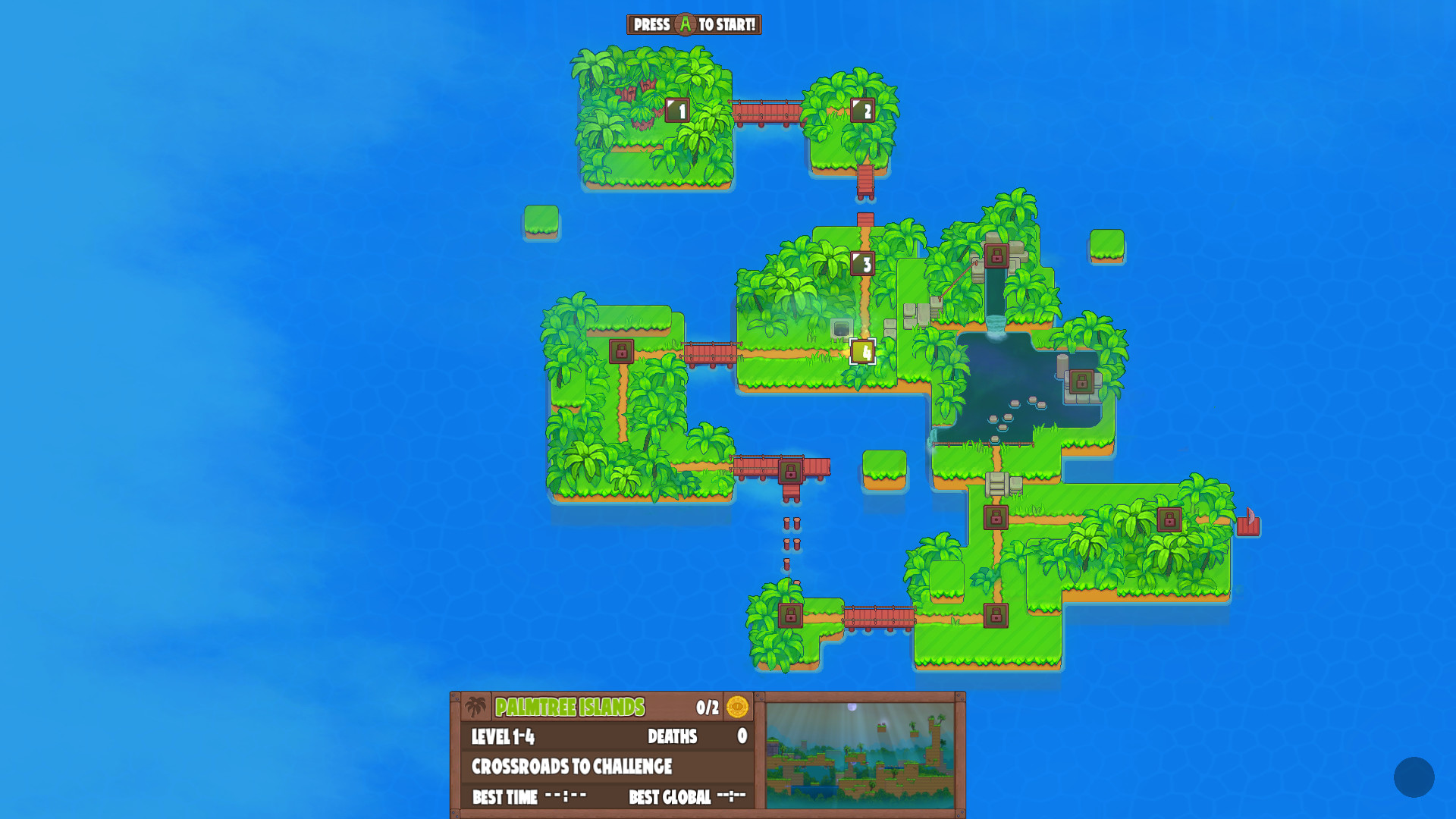Viewport: 1456px width, 819px height.
Task: Select the level 2 marker
Action: pos(864,111)
